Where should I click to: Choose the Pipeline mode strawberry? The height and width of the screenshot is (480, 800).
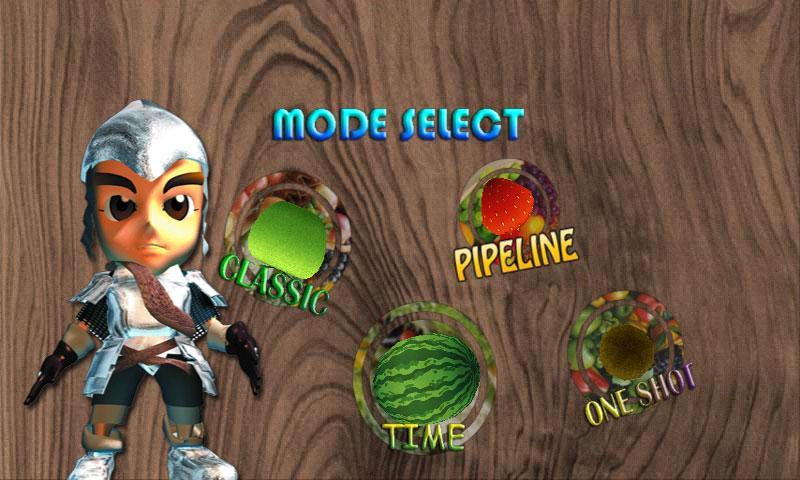coord(508,206)
